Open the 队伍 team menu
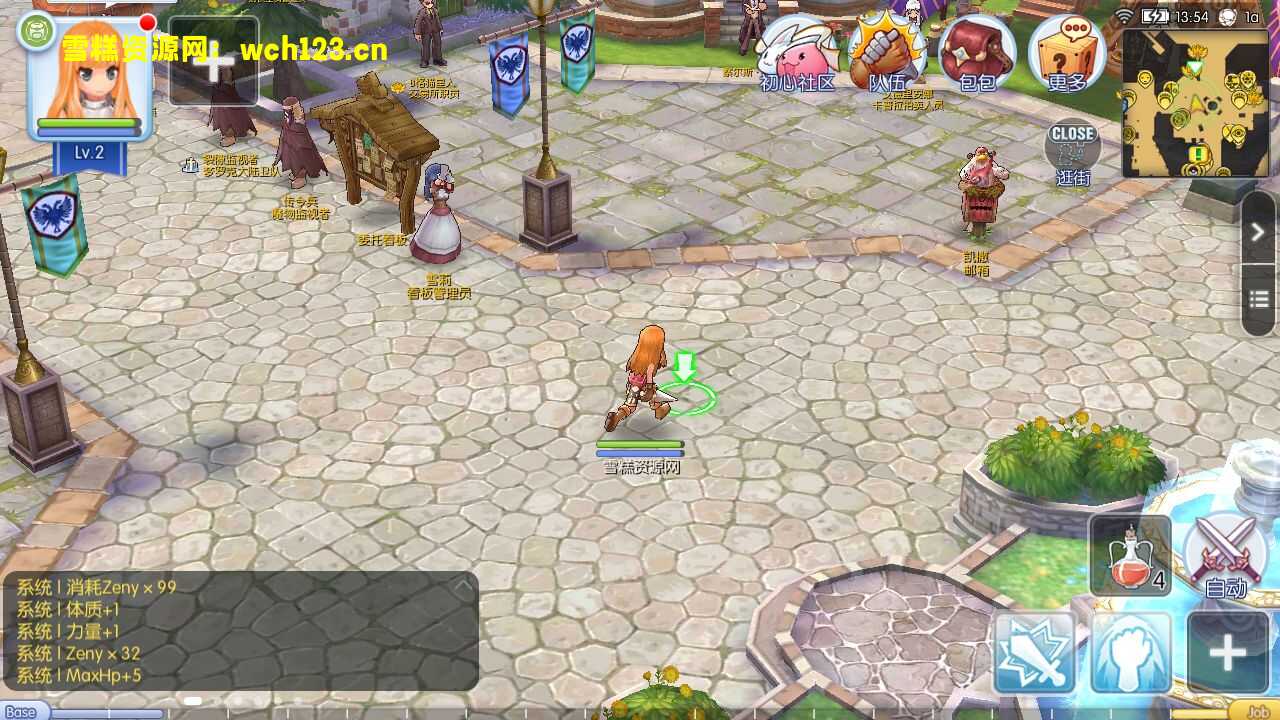The image size is (1280, 720). click(x=886, y=55)
